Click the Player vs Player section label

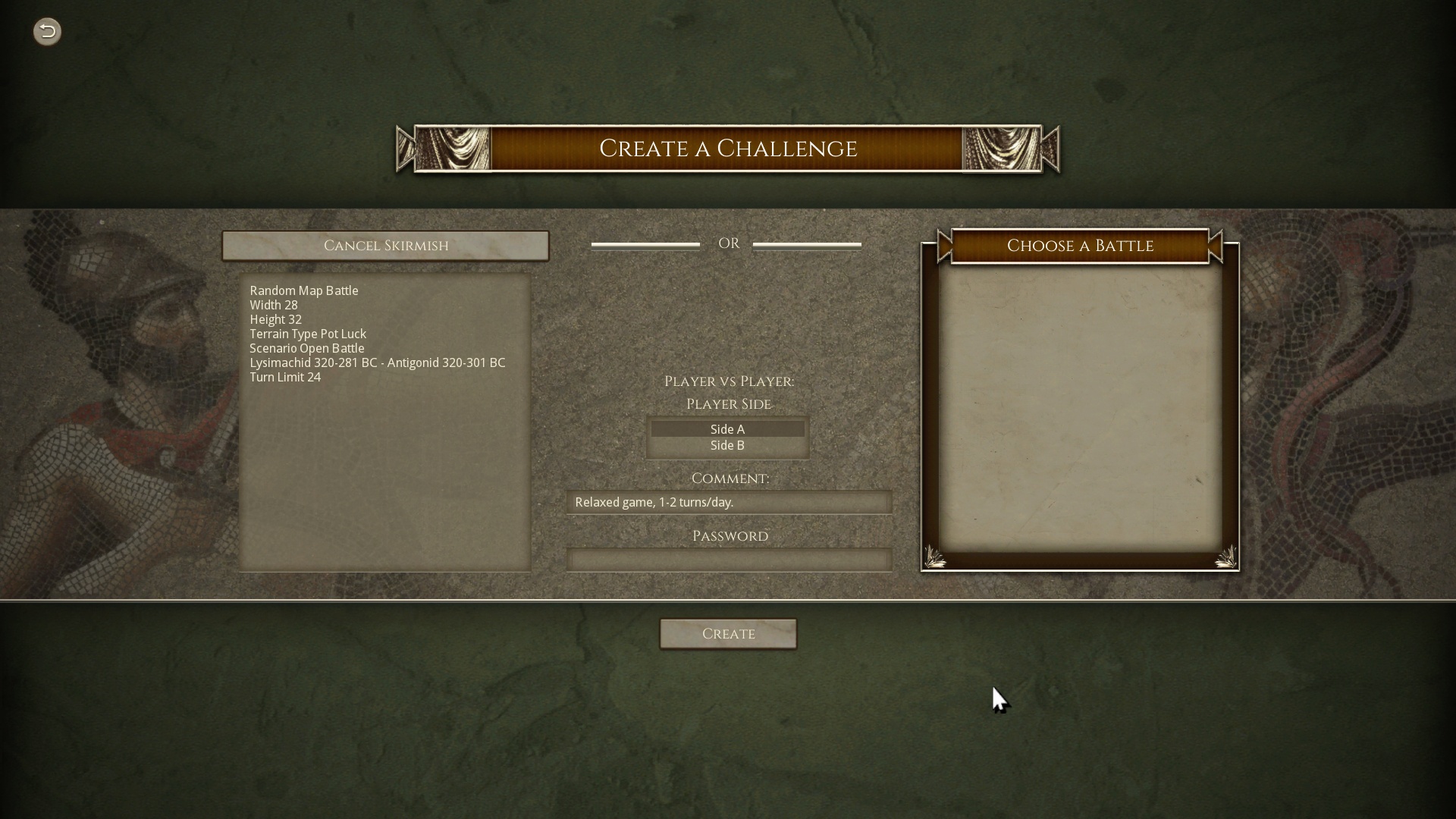click(728, 381)
